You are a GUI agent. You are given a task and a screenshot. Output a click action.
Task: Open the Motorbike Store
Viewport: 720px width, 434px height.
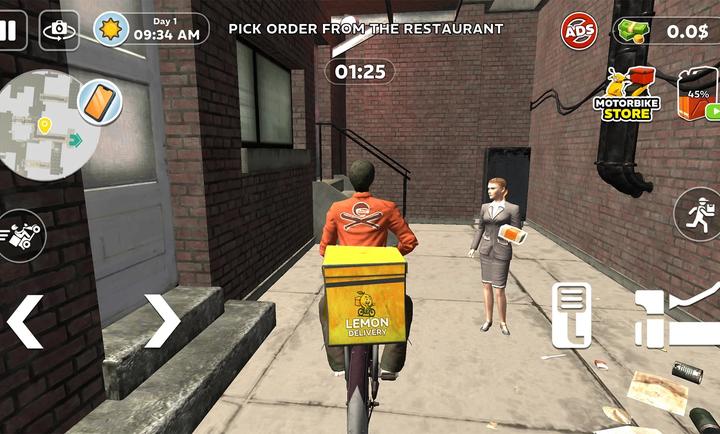(626, 96)
